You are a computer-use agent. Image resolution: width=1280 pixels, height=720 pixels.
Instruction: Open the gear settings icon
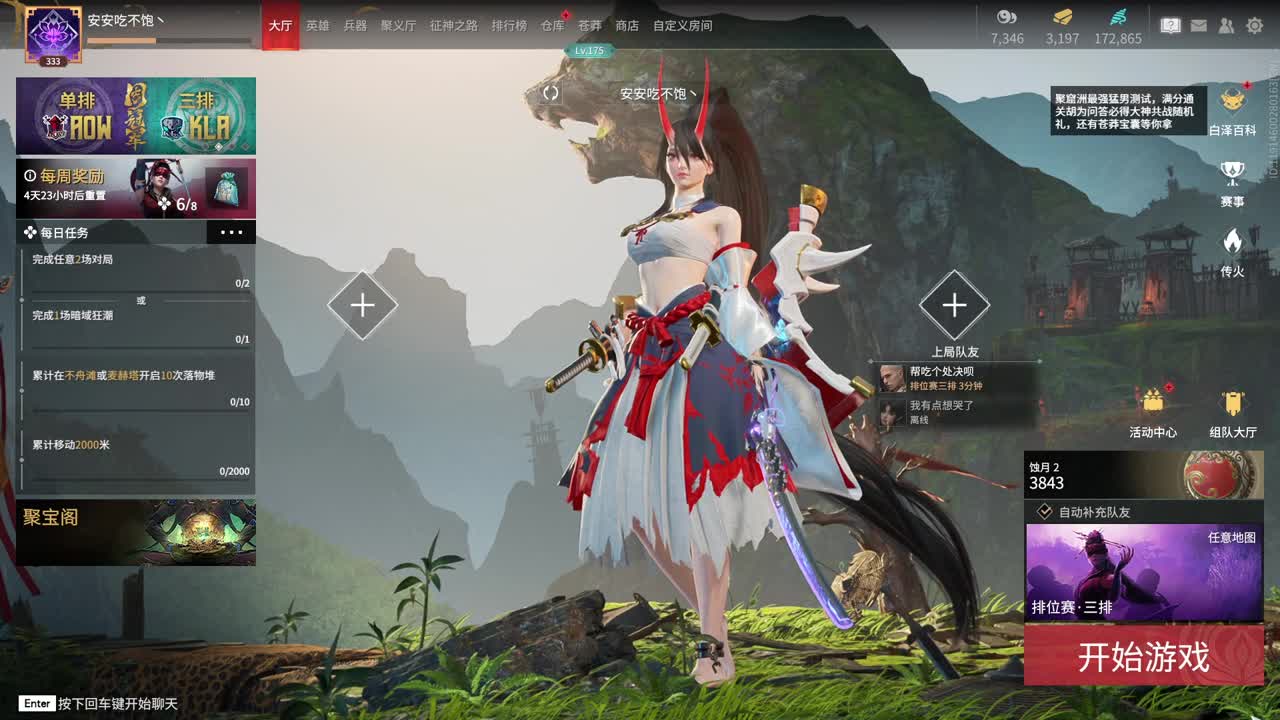tap(1254, 26)
